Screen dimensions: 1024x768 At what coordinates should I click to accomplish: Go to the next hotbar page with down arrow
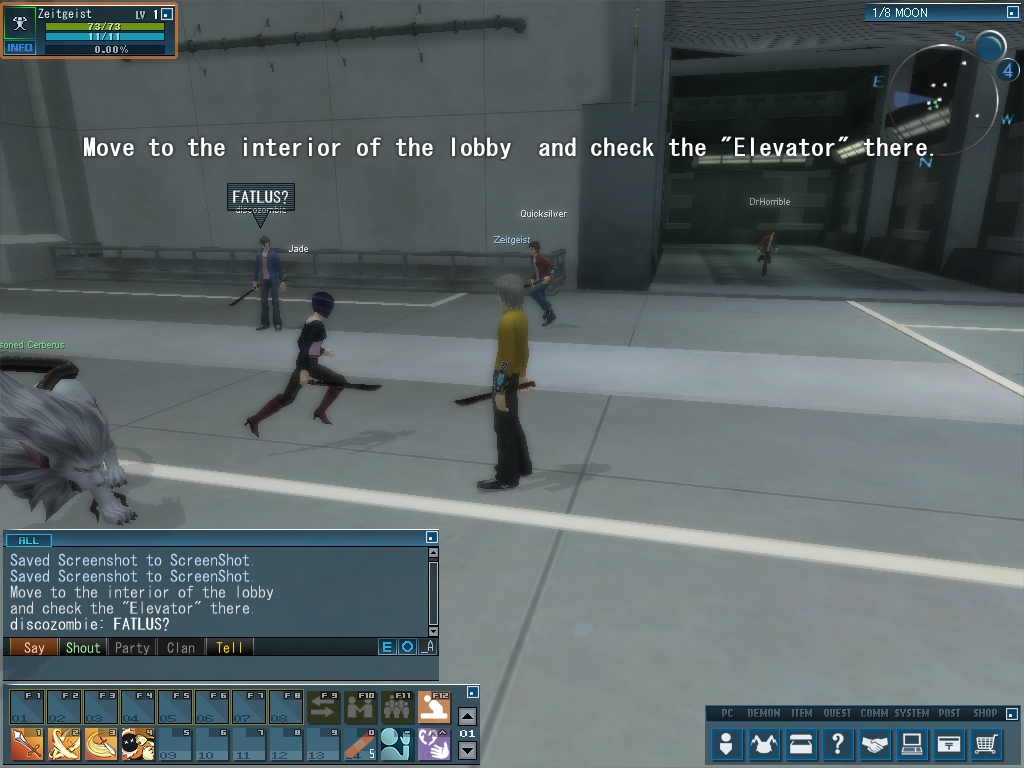[x=467, y=751]
